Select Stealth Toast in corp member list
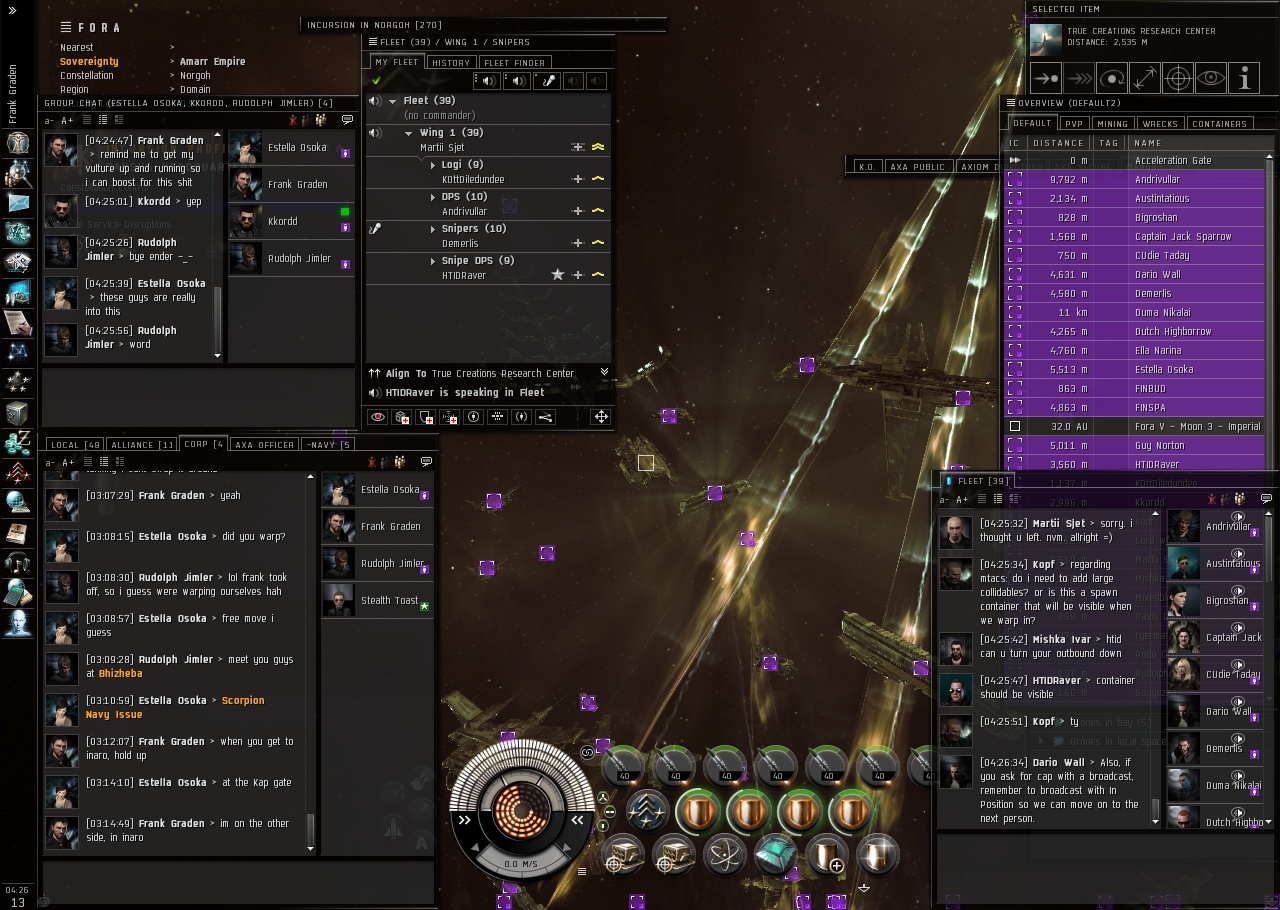This screenshot has height=910, width=1280. (389, 600)
